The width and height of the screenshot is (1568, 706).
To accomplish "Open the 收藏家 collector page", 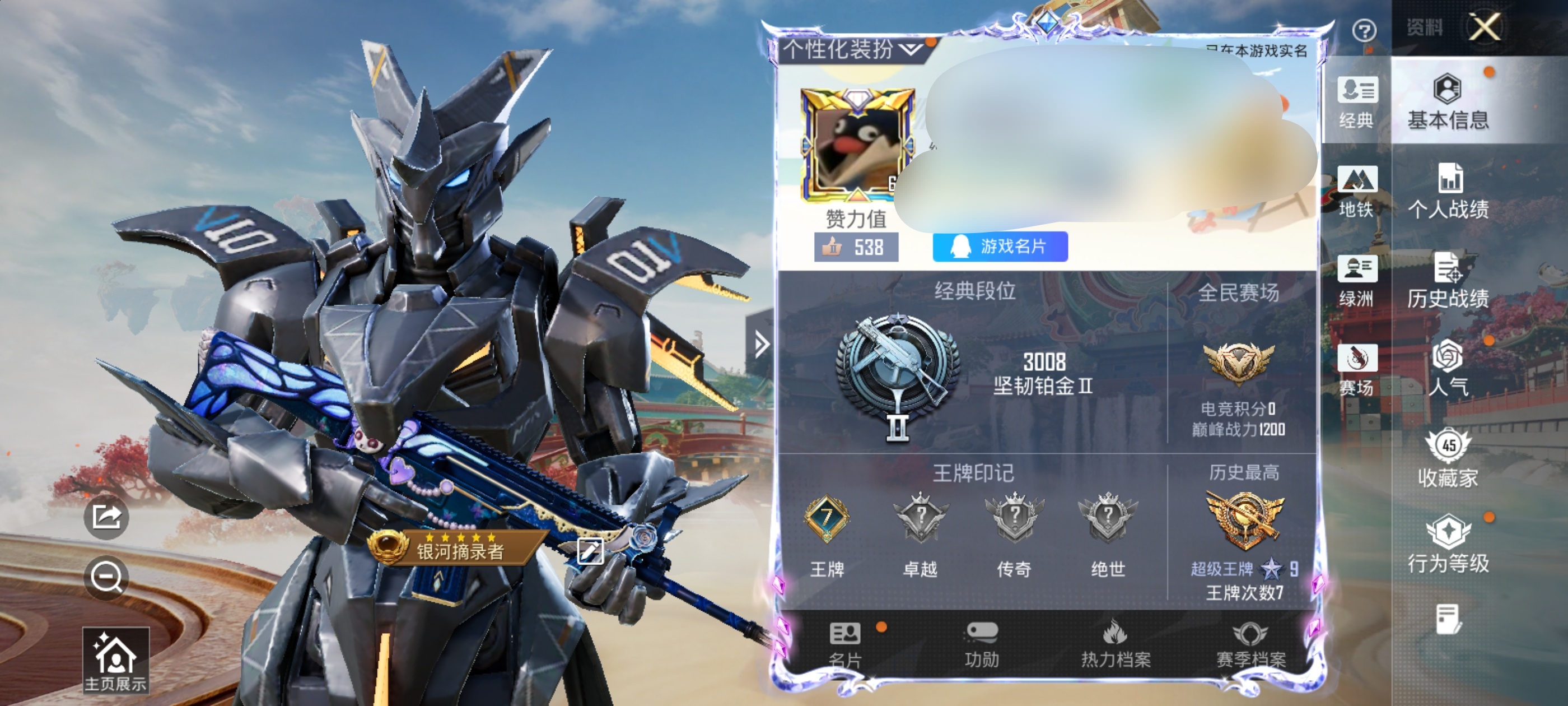I will click(1448, 459).
